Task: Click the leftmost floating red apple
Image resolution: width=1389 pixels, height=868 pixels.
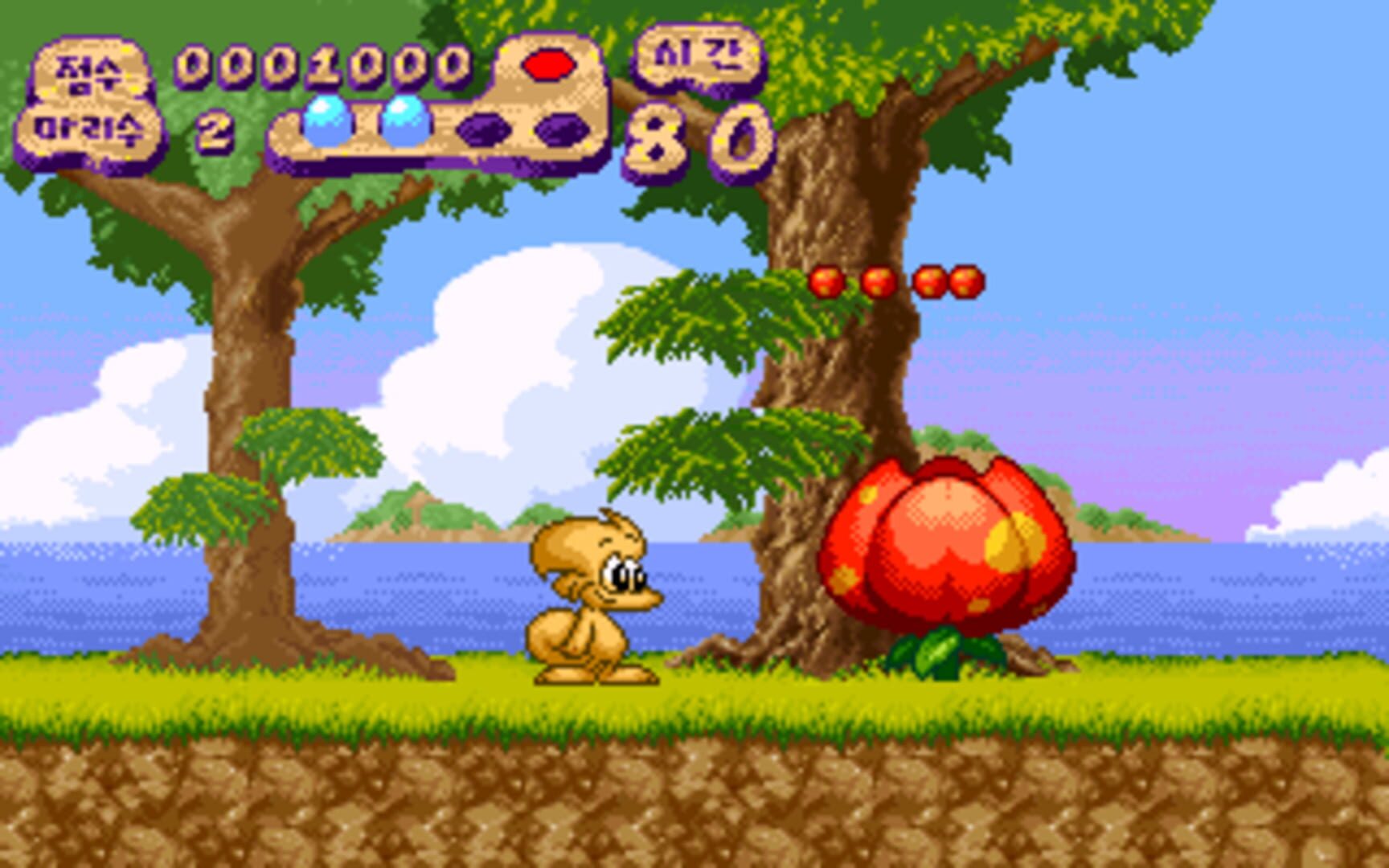Action: pos(826,283)
